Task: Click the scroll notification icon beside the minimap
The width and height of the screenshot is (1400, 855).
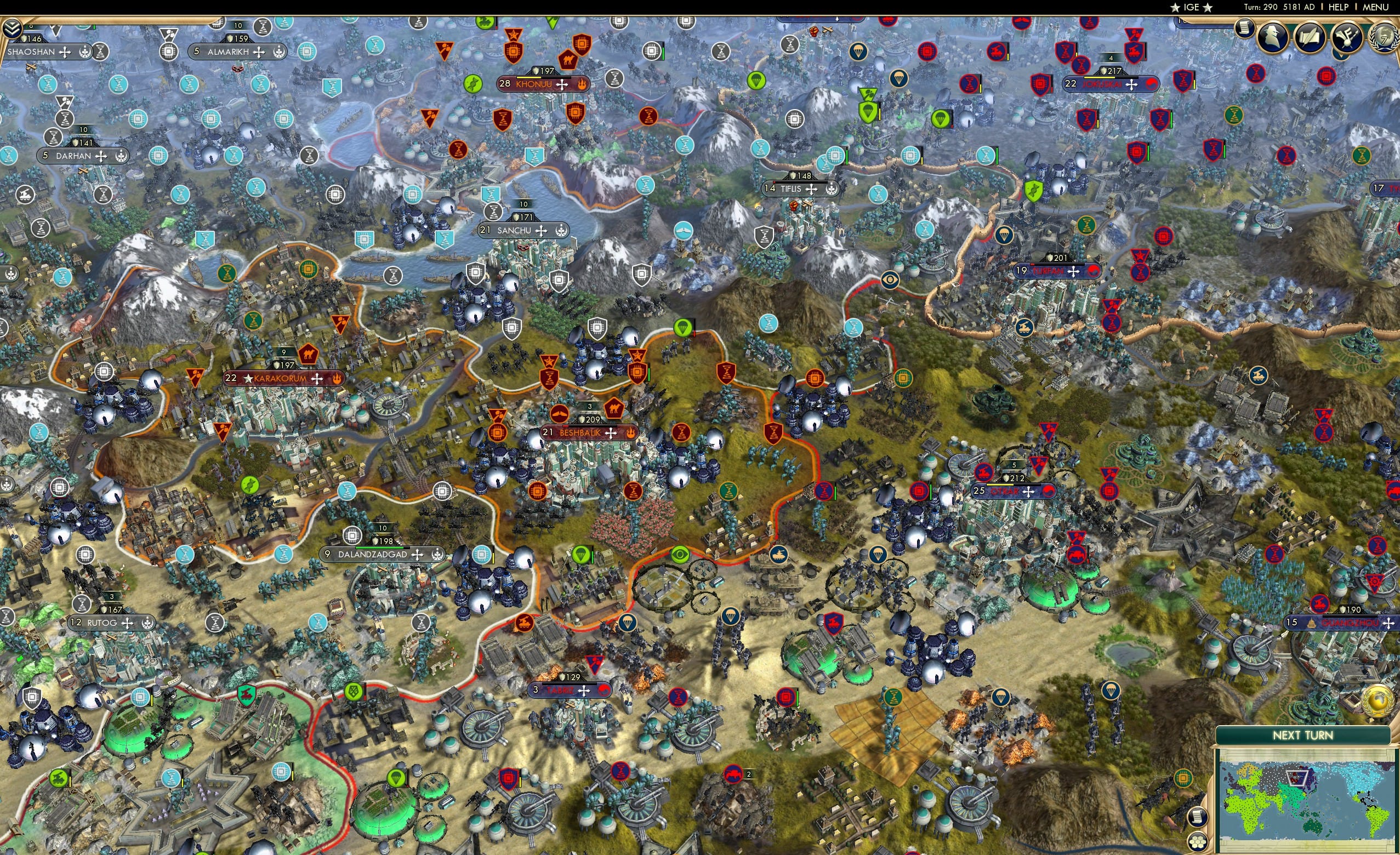Action: pos(1198,817)
